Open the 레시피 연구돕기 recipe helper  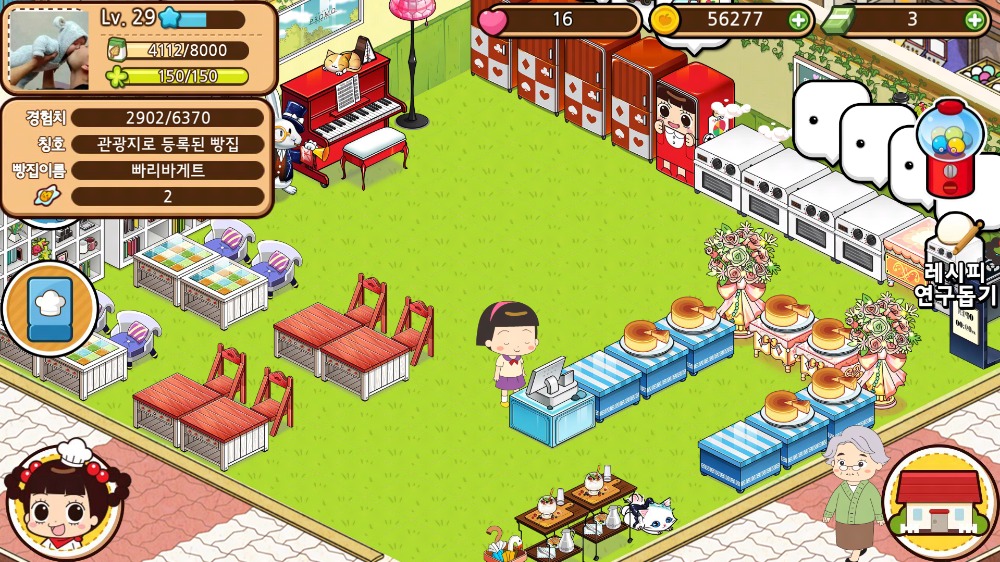coord(958,260)
